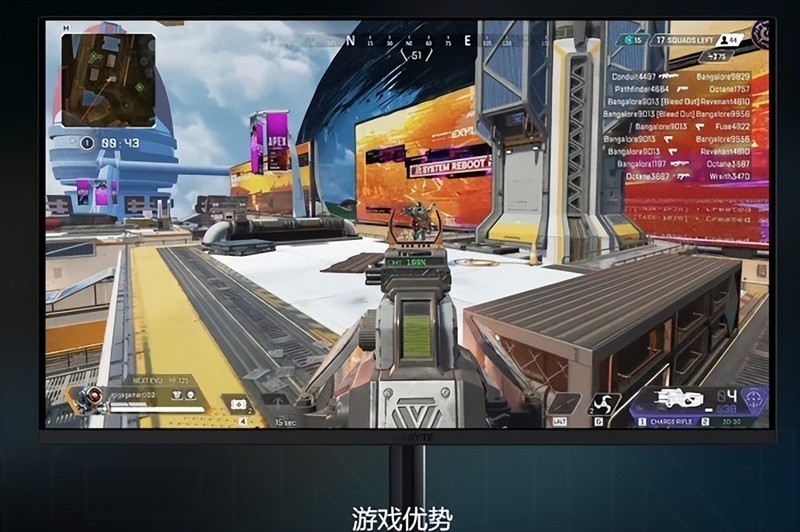This screenshot has width=800, height=532.
Task: Click the round ring indicator by the countdown
Action: pyautogui.click(x=87, y=143)
